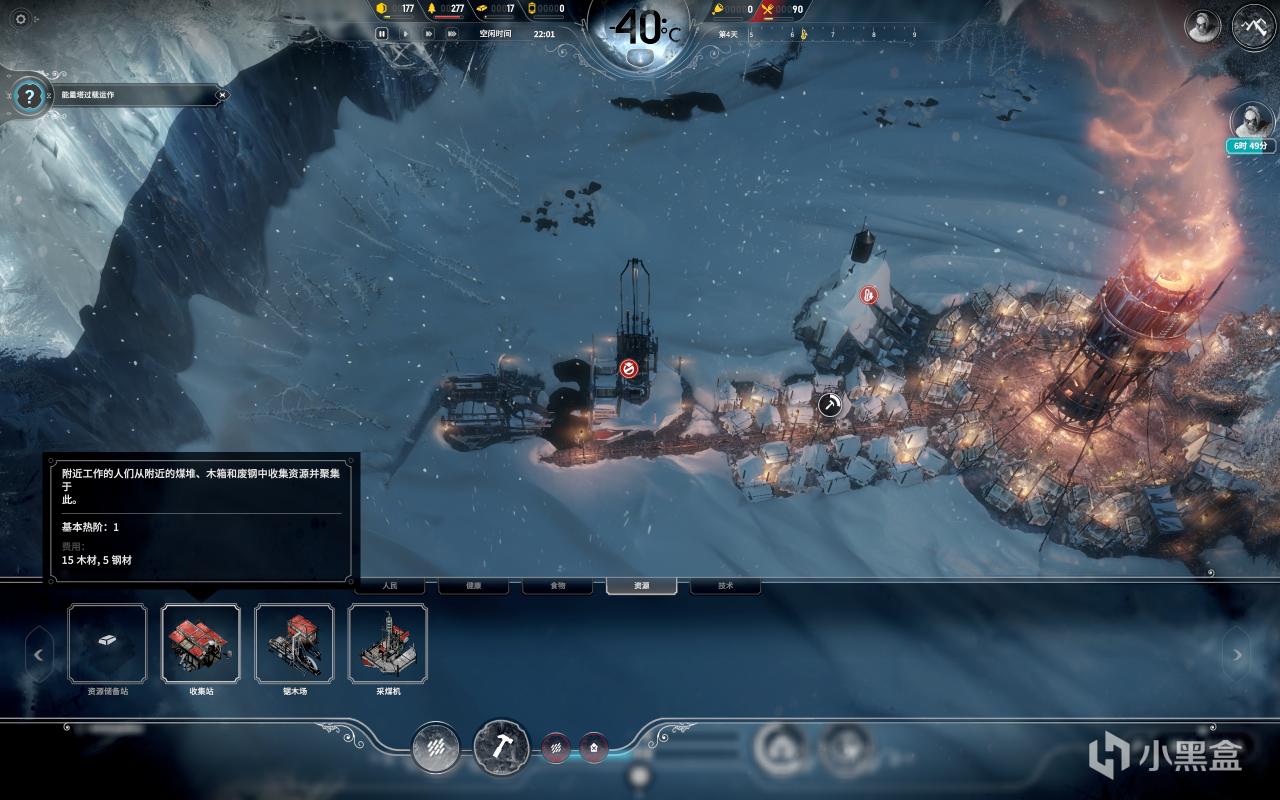Select the 资源 building tab
The height and width of the screenshot is (800, 1280).
641,586
